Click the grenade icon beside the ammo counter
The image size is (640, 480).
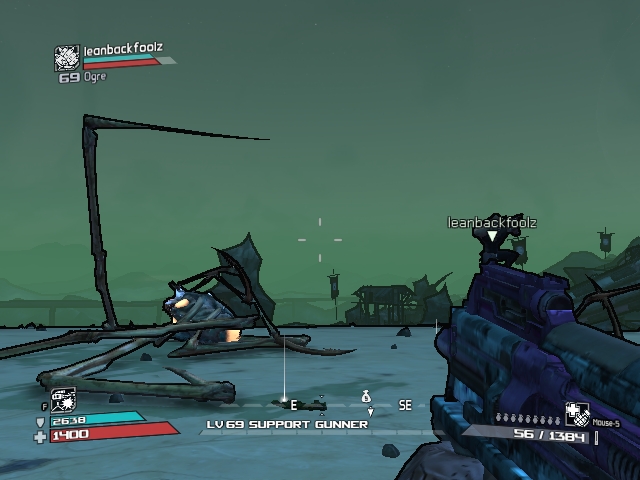click(x=577, y=414)
